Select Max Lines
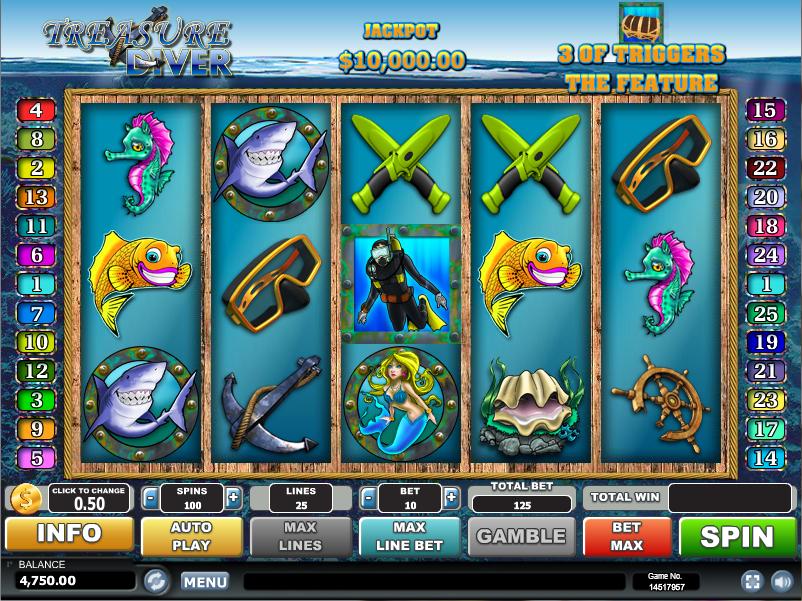Image resolution: width=802 pixels, height=601 pixels. coord(300,536)
